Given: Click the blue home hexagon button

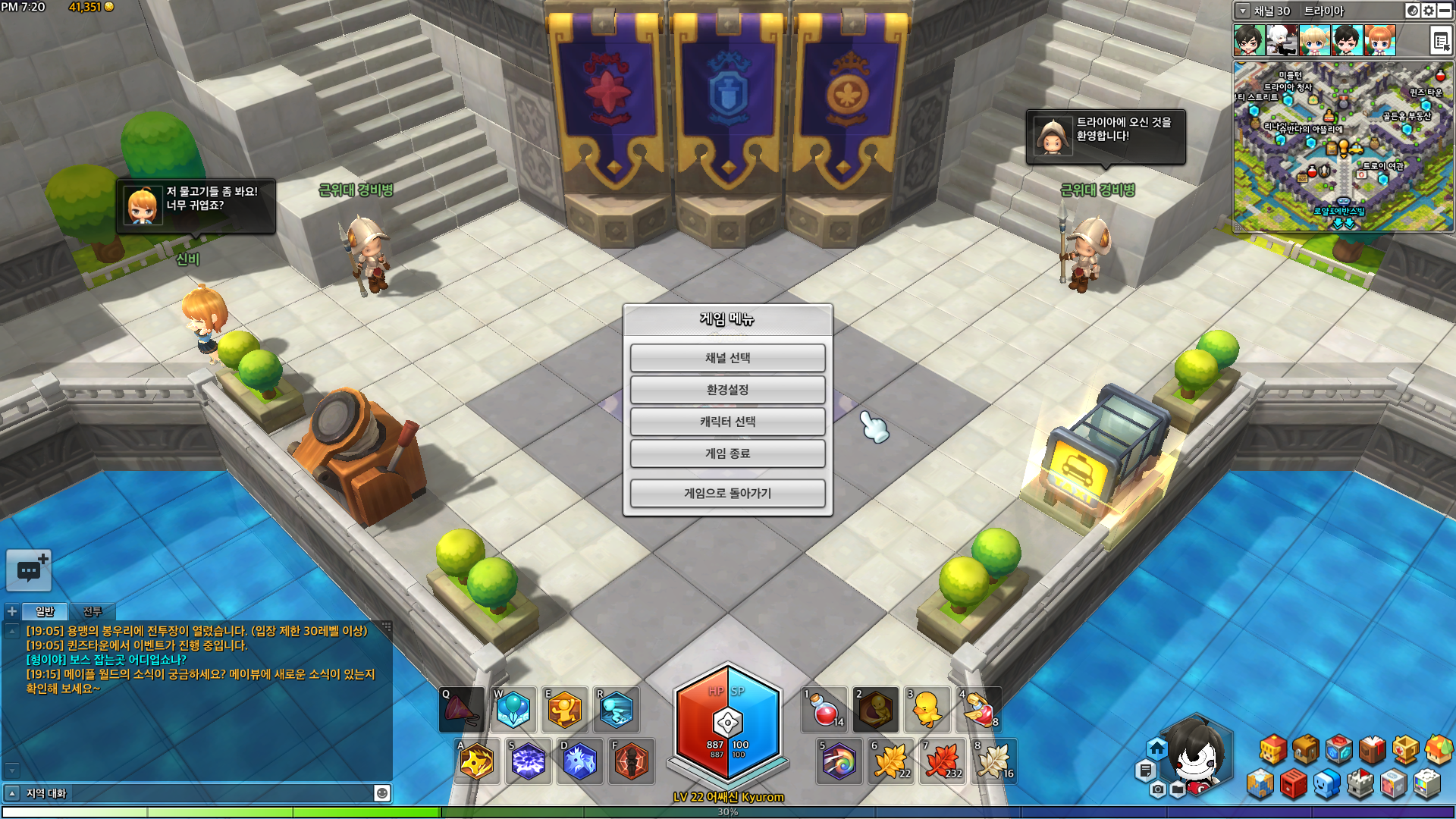Looking at the screenshot, I should click(1156, 749).
